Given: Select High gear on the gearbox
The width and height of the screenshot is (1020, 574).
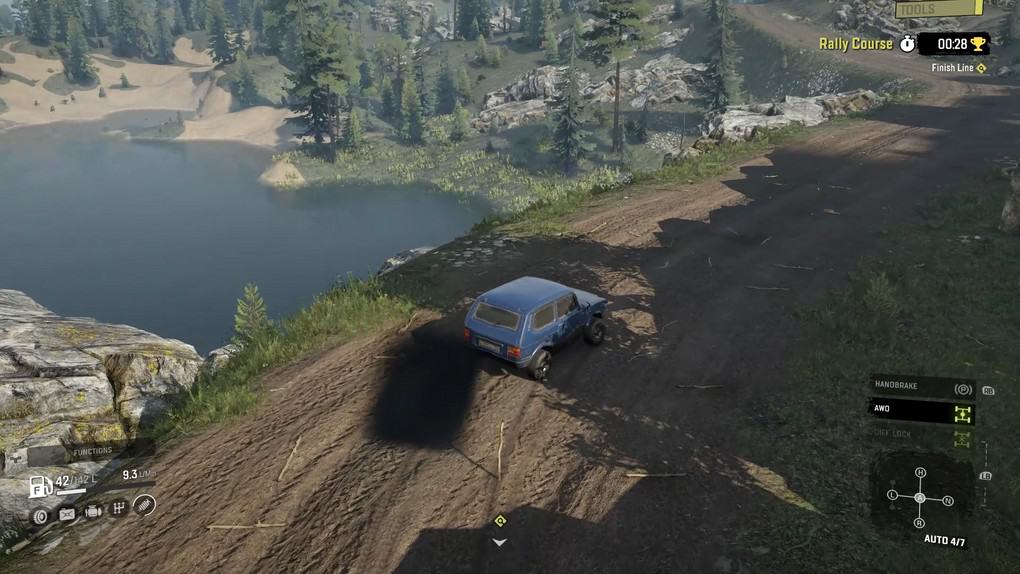Looking at the screenshot, I should [920, 472].
